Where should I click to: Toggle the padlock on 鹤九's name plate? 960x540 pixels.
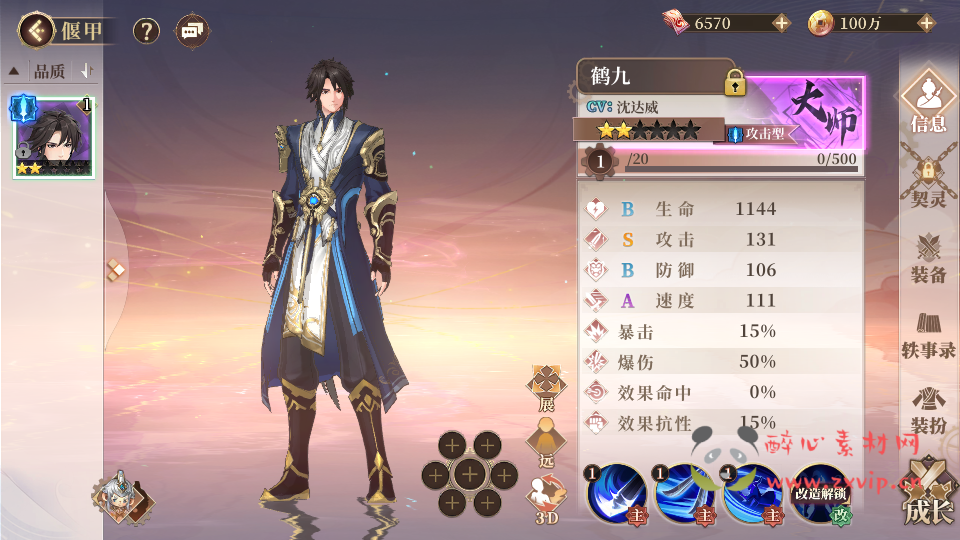[736, 83]
